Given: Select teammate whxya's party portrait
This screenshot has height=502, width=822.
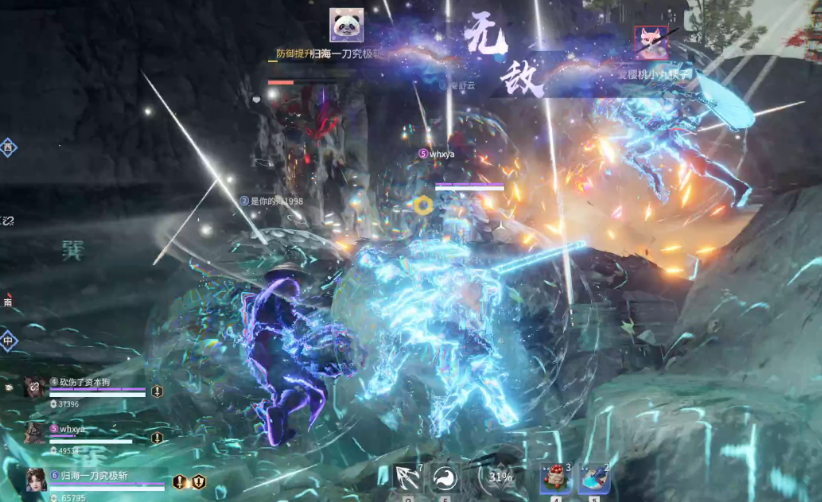Looking at the screenshot, I should tap(35, 432).
